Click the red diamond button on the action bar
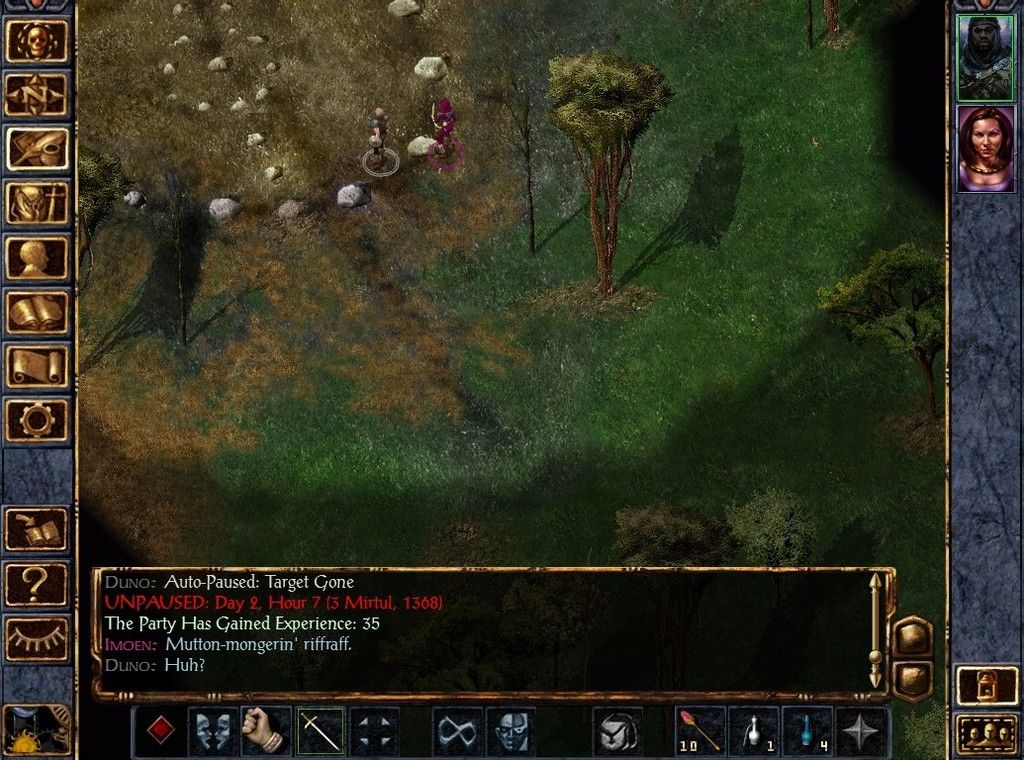The height and width of the screenshot is (760, 1024). [x=159, y=732]
